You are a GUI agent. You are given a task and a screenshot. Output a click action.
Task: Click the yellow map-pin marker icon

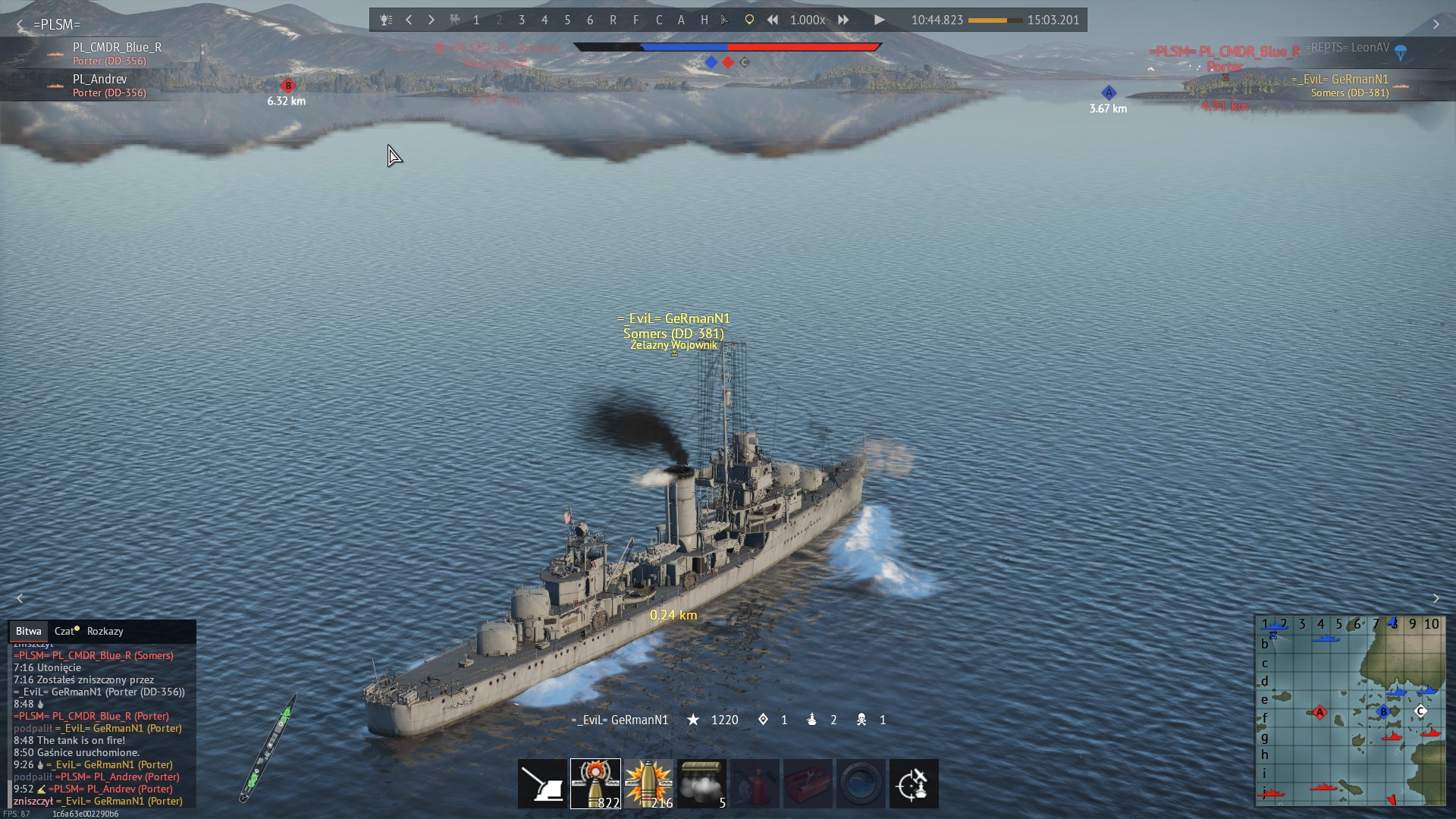(749, 20)
